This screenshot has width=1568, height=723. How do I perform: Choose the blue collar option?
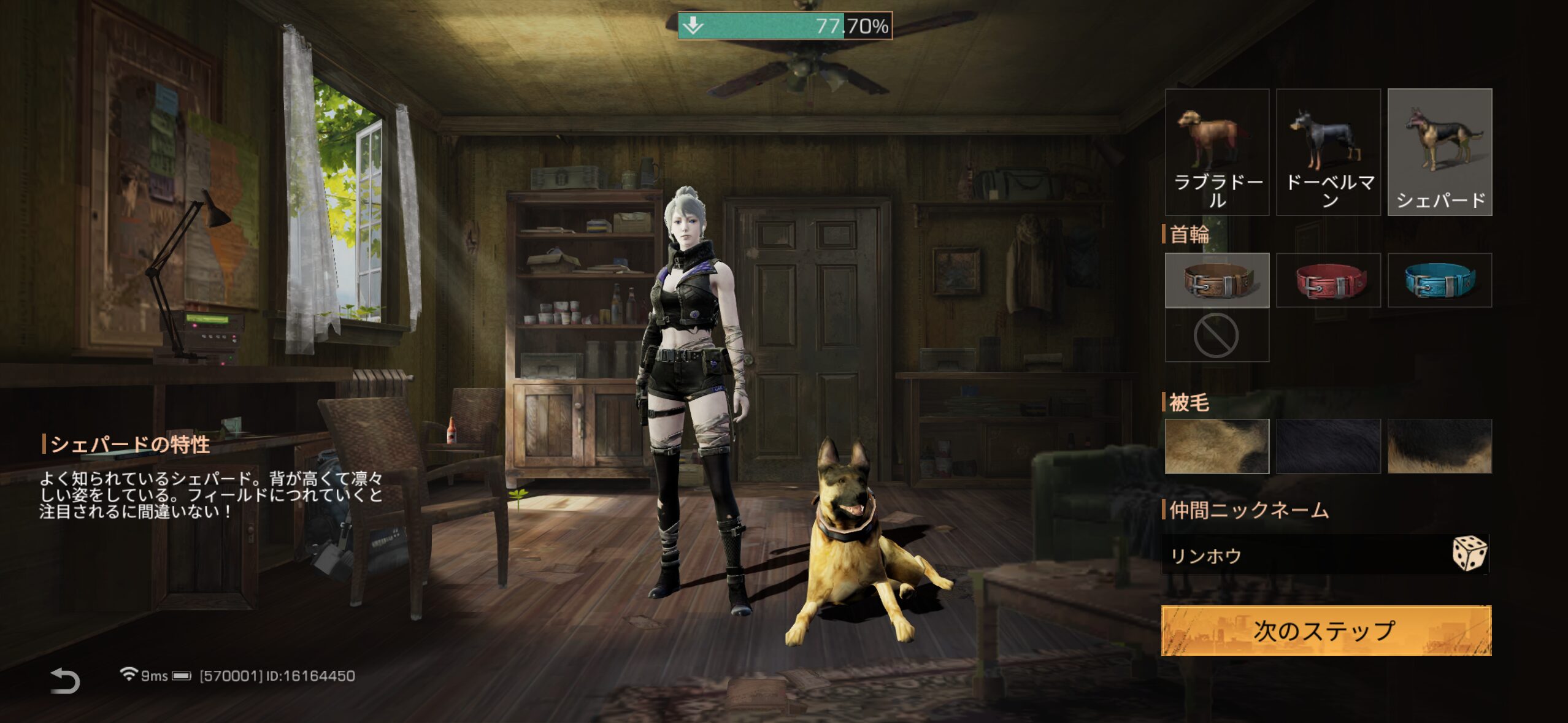(x=1439, y=280)
